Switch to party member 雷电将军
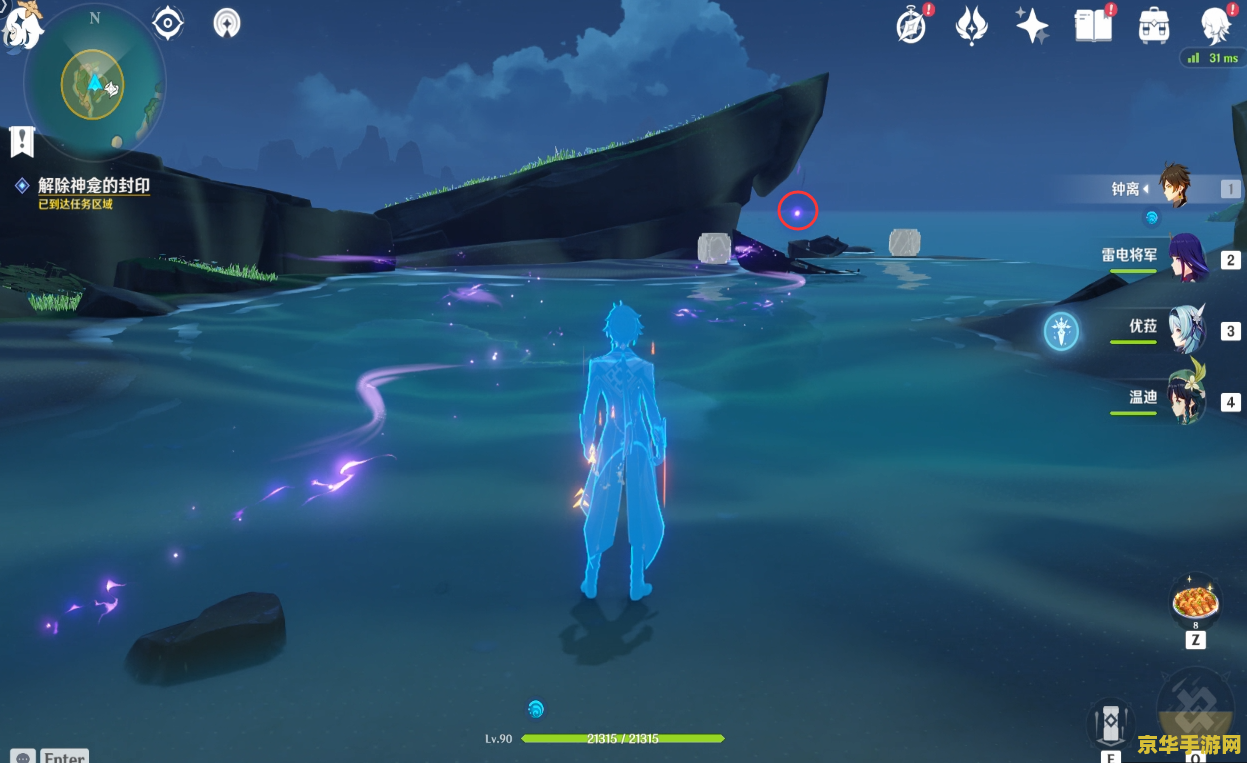The width and height of the screenshot is (1247, 763). 1185,259
